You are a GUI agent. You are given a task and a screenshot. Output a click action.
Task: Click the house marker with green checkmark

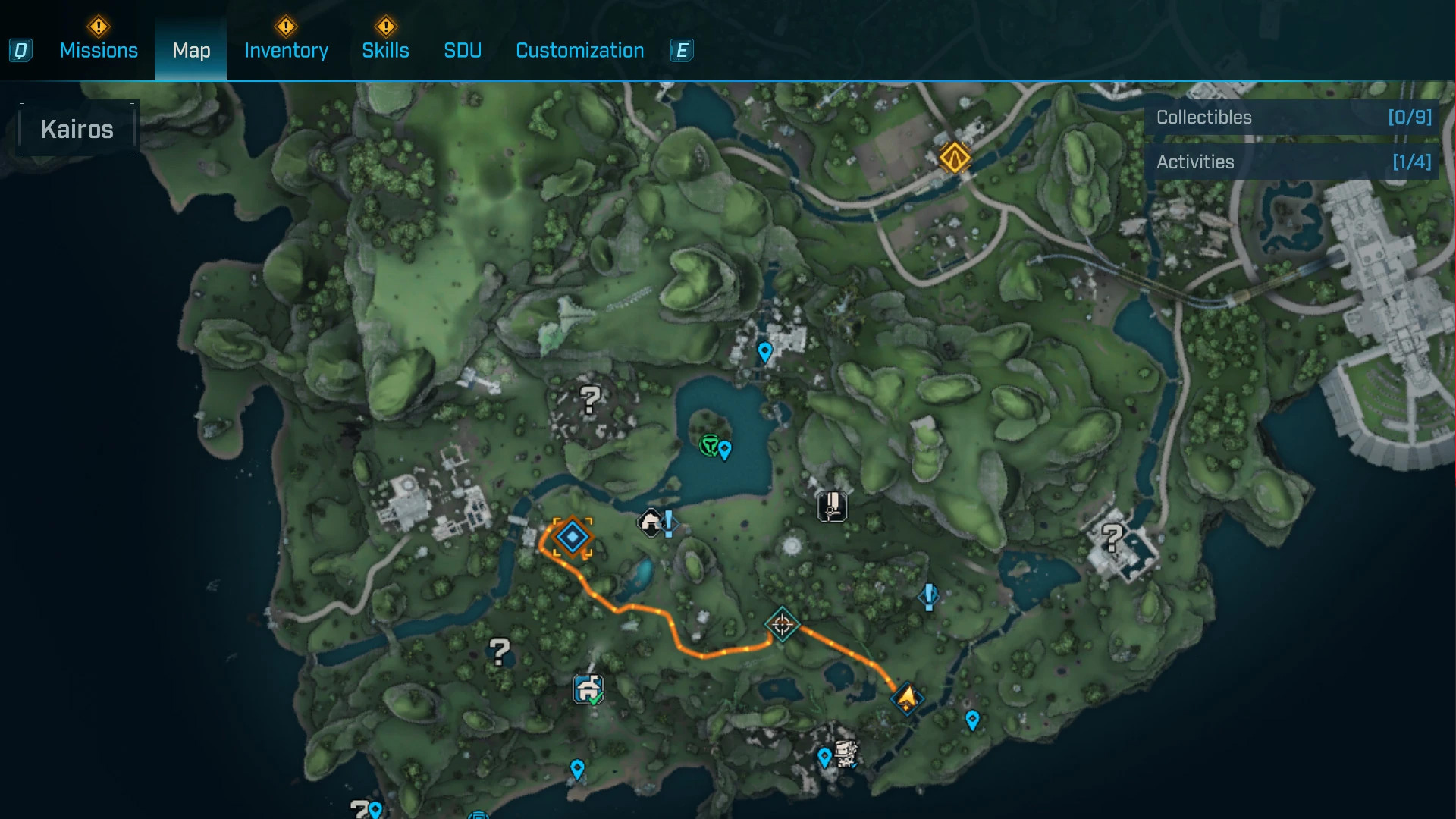(x=588, y=690)
